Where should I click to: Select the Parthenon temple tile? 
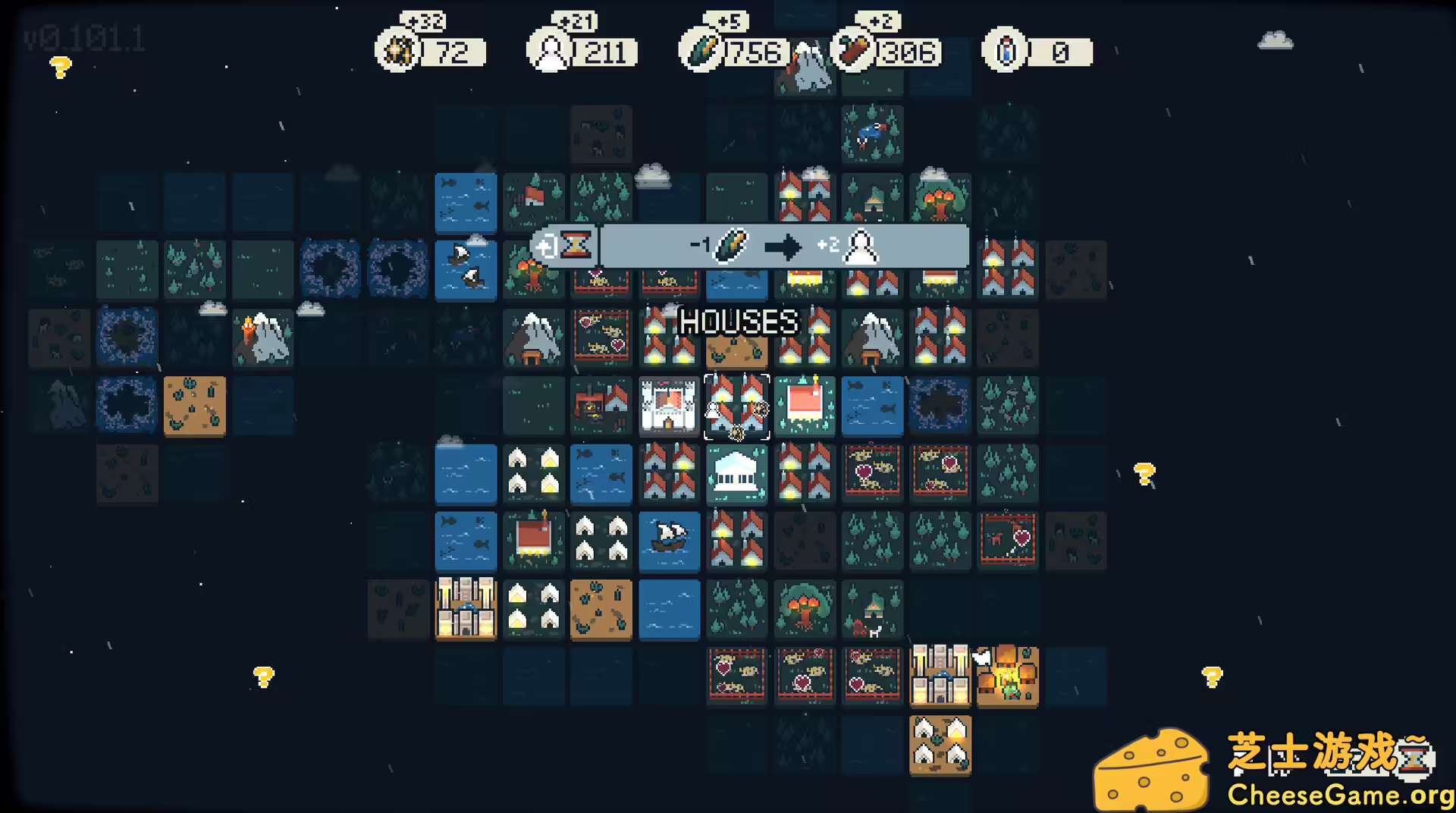736,475
